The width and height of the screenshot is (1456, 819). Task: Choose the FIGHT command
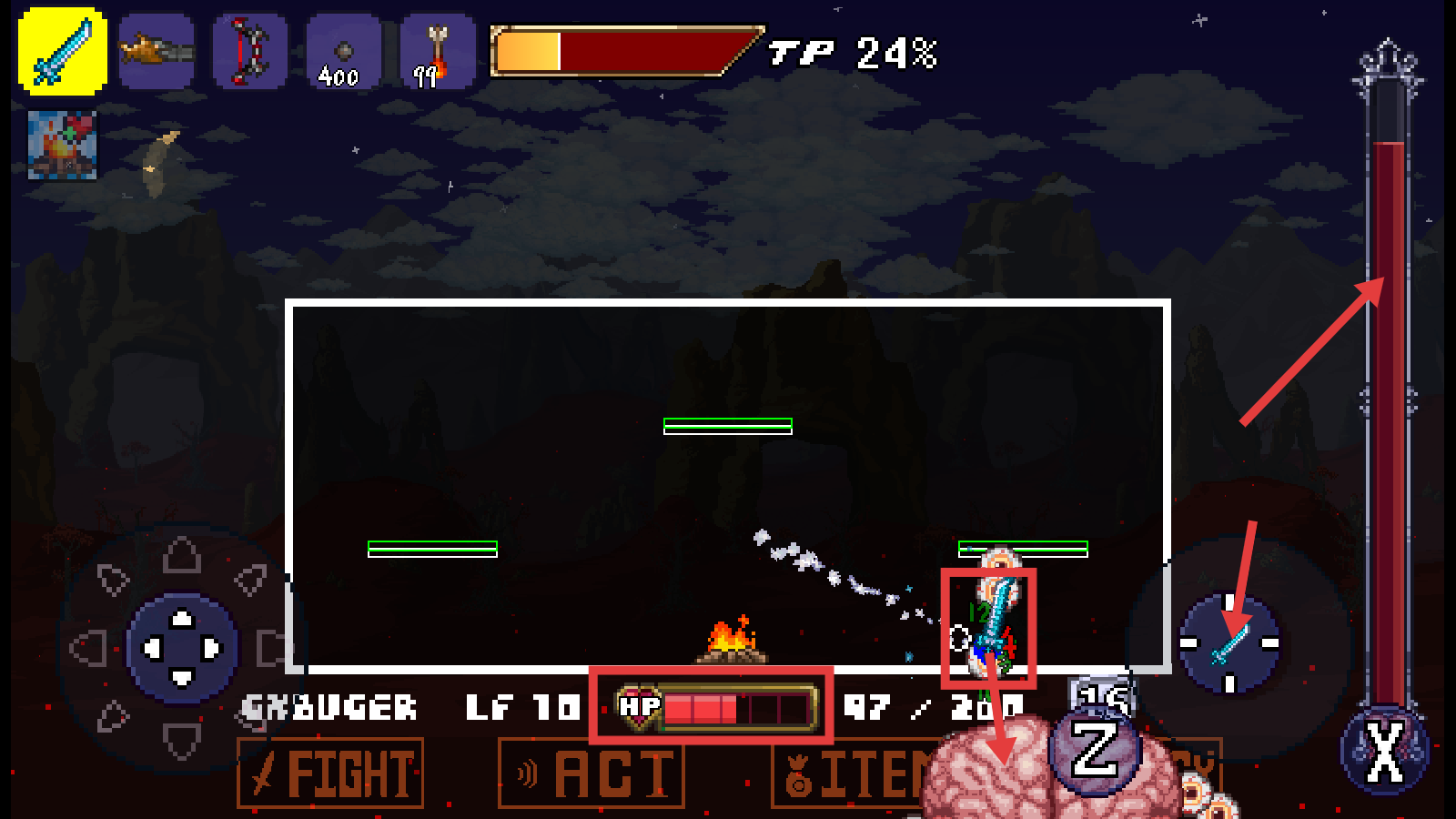pos(330,773)
